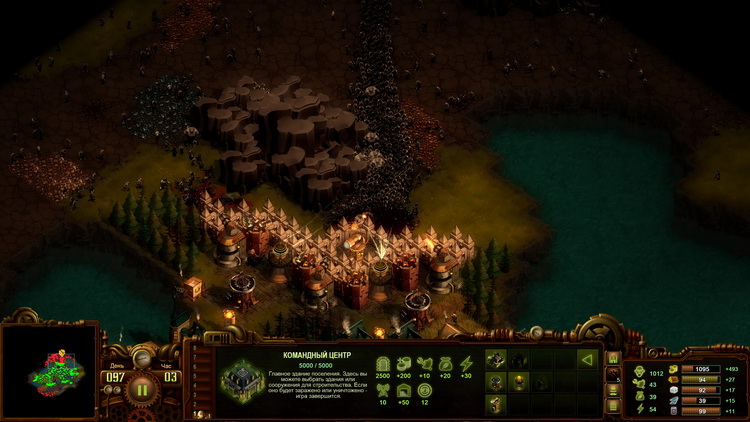Choose the glowing orange lamp build icon

coord(519,381)
